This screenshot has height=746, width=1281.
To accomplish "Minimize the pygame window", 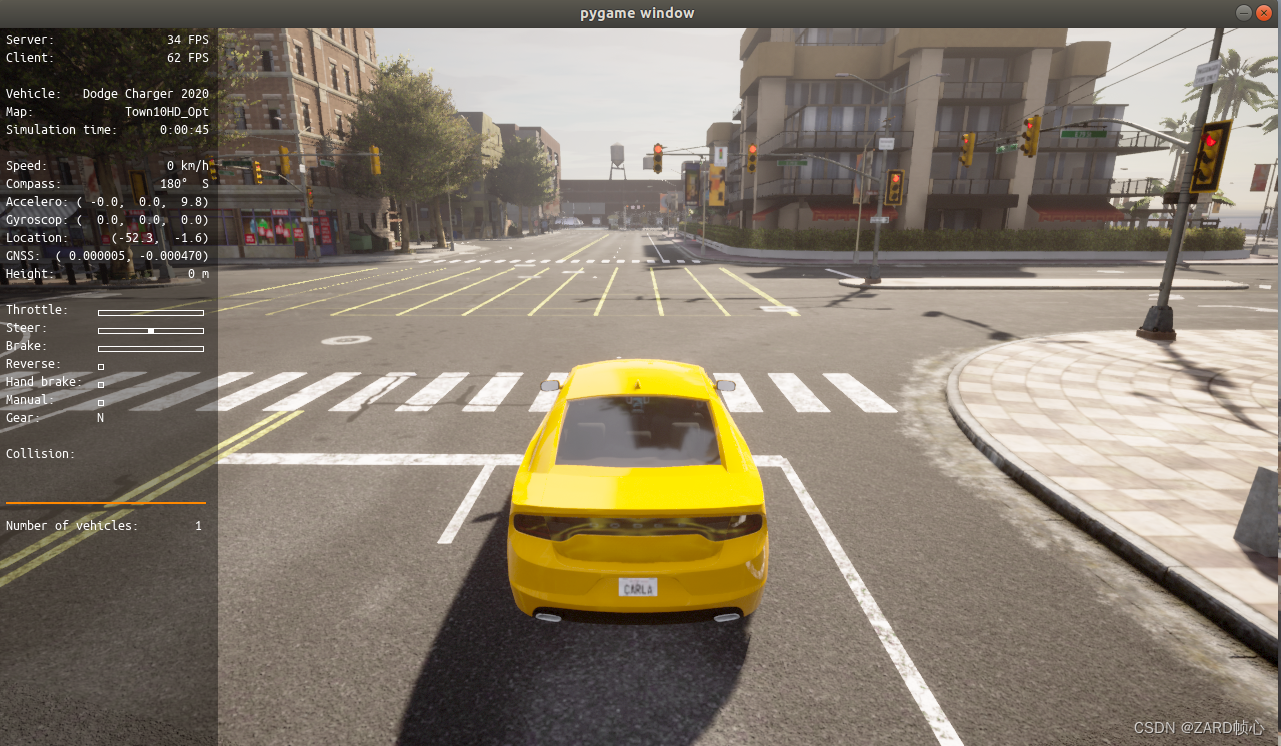I will point(1243,13).
